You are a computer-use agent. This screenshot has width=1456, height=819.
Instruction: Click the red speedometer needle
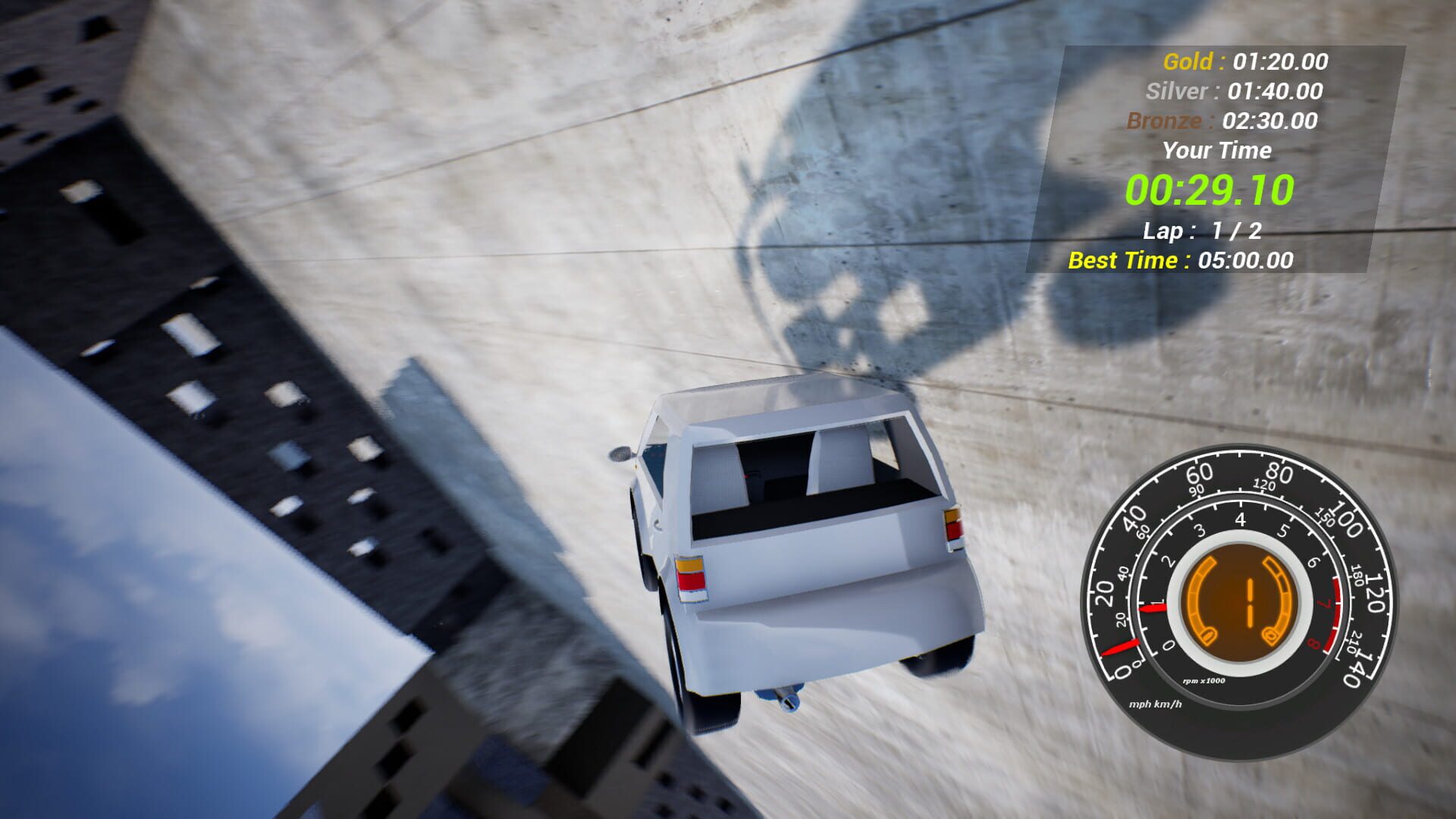[1121, 646]
